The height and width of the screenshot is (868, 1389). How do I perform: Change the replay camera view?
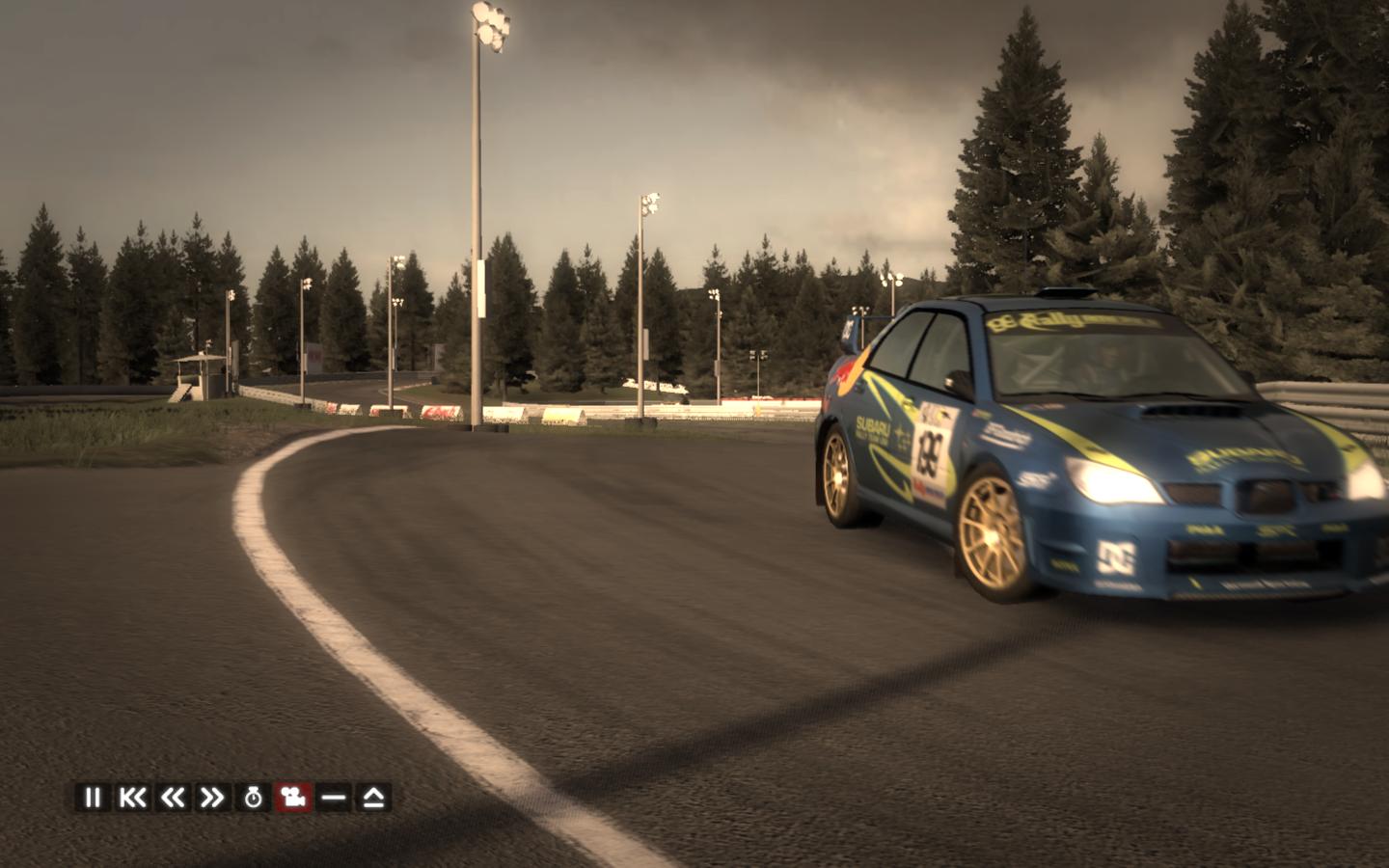[293, 798]
